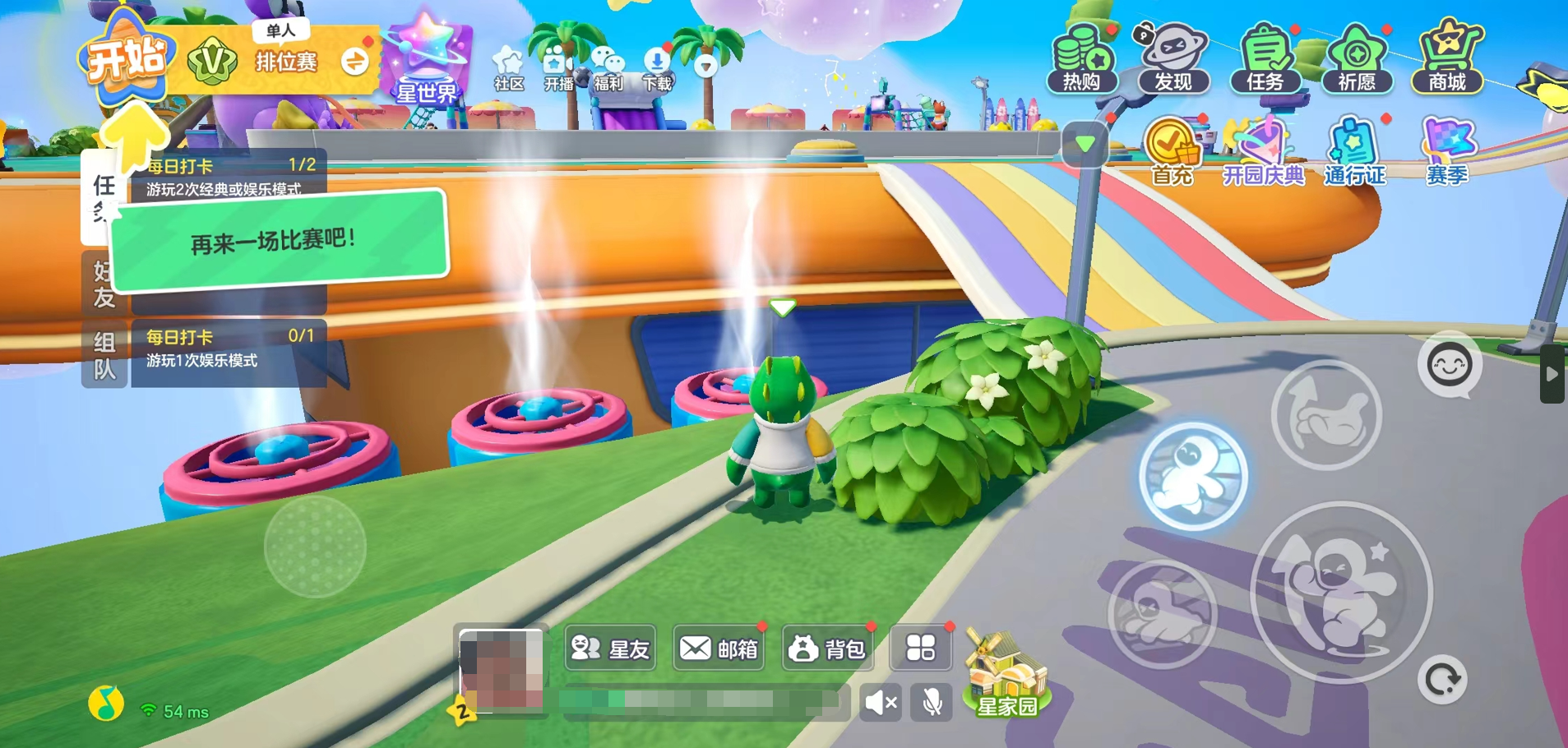Open the smiley emote menu
This screenshot has height=748, width=1568.
(x=1449, y=365)
